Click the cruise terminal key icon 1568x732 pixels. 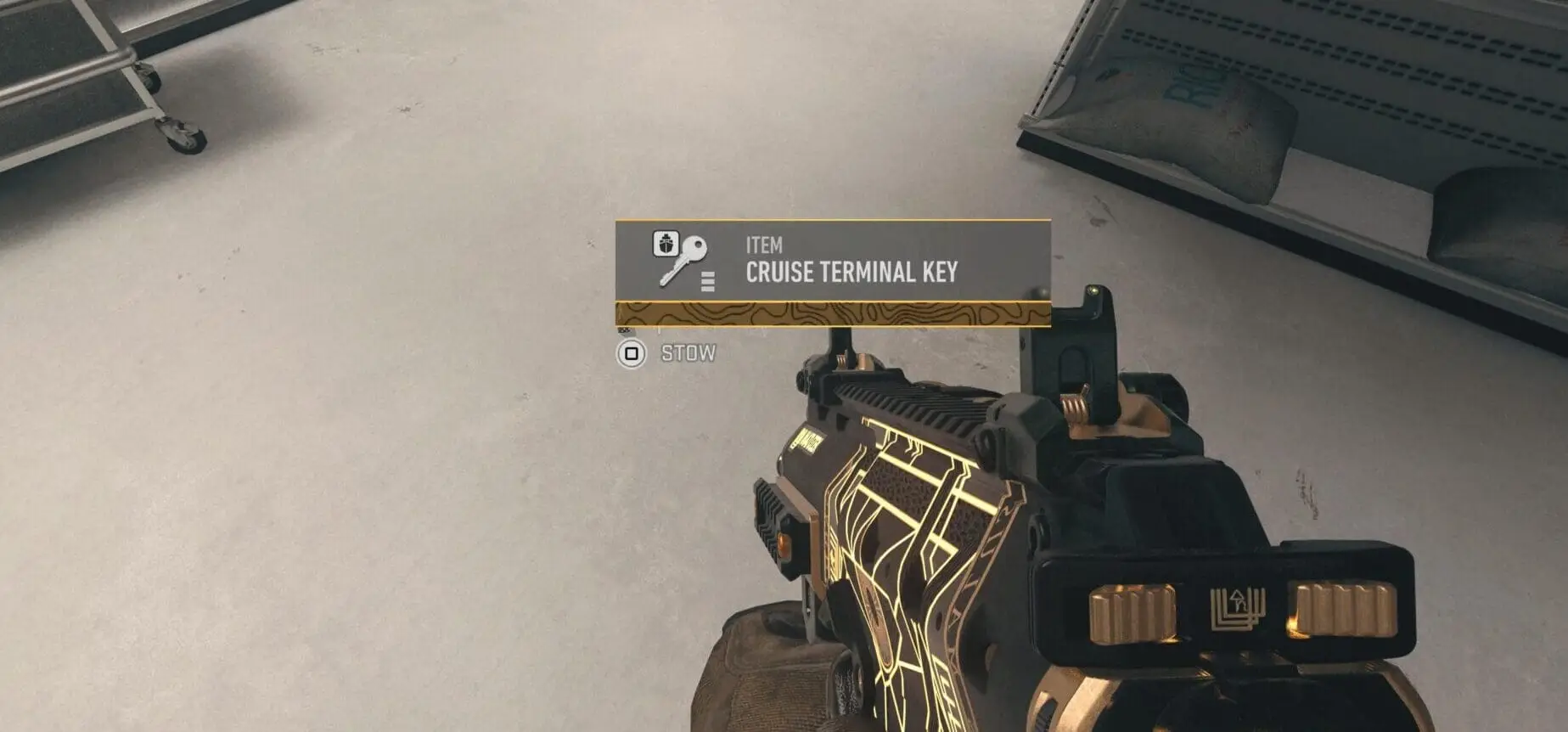coord(680,258)
